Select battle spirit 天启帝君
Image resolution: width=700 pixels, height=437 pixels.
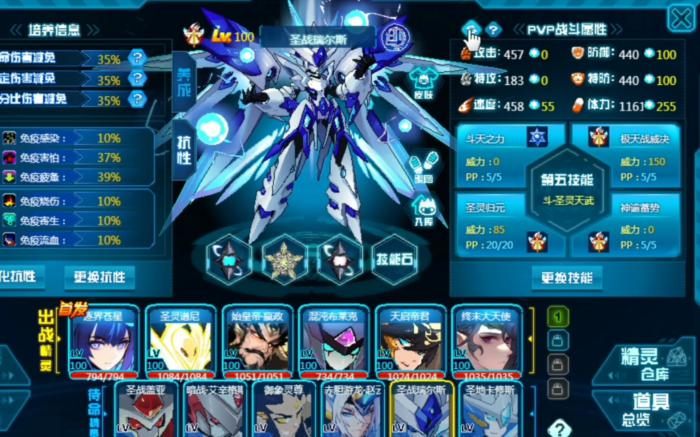(410, 342)
